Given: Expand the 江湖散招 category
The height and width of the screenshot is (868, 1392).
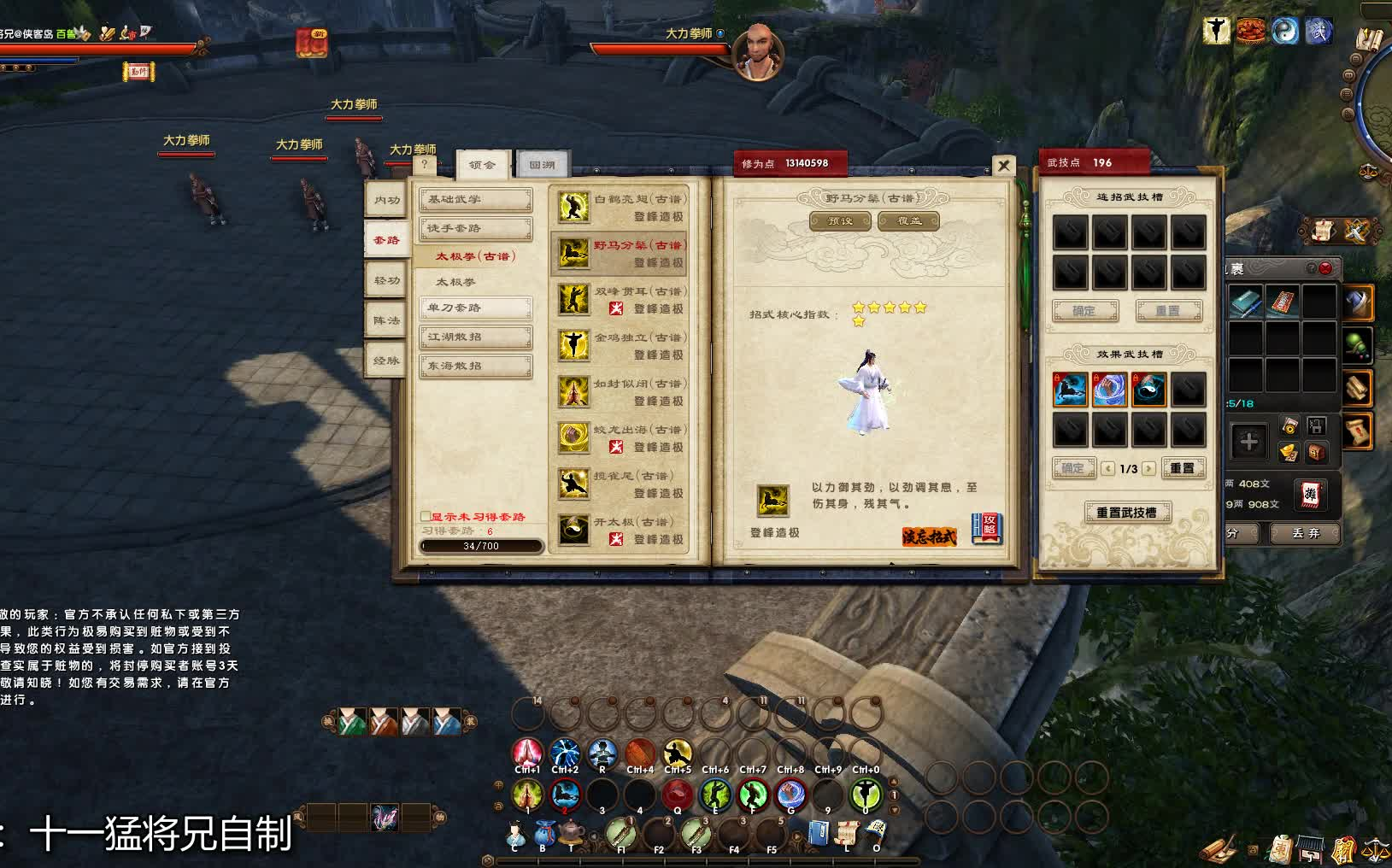Looking at the screenshot, I should tap(475, 337).
